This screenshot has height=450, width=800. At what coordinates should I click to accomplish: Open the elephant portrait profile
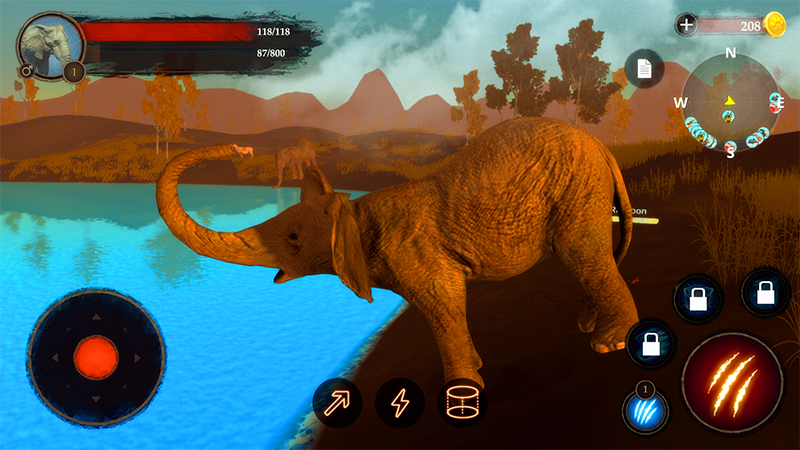pyautogui.click(x=49, y=47)
